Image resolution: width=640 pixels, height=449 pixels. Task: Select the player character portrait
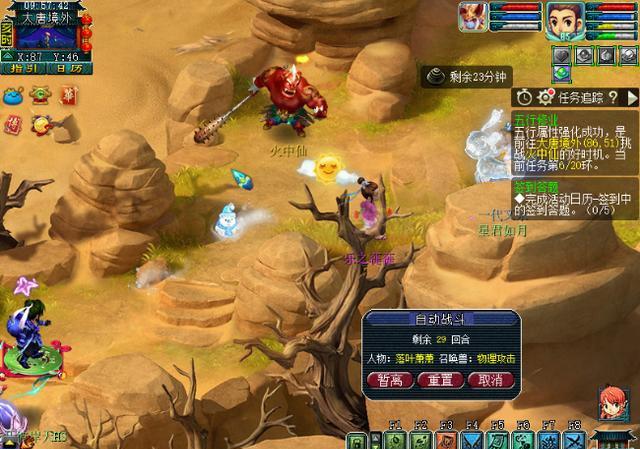564,18
